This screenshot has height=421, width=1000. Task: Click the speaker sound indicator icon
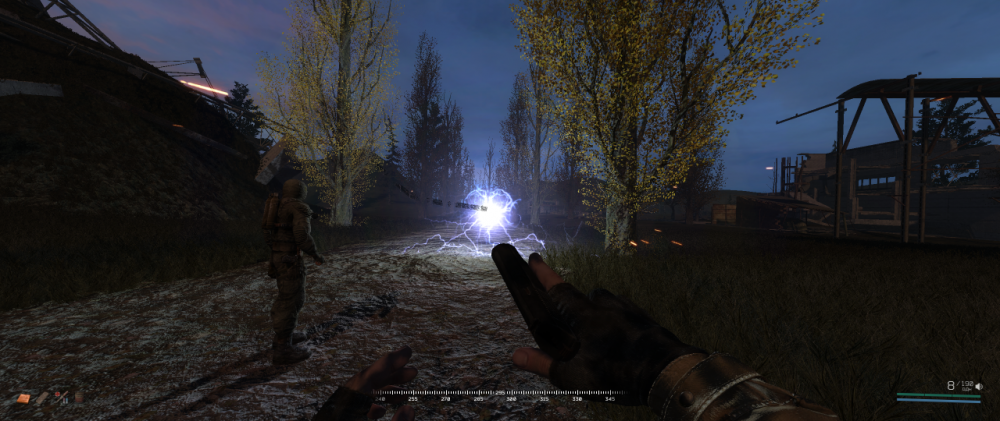979,386
